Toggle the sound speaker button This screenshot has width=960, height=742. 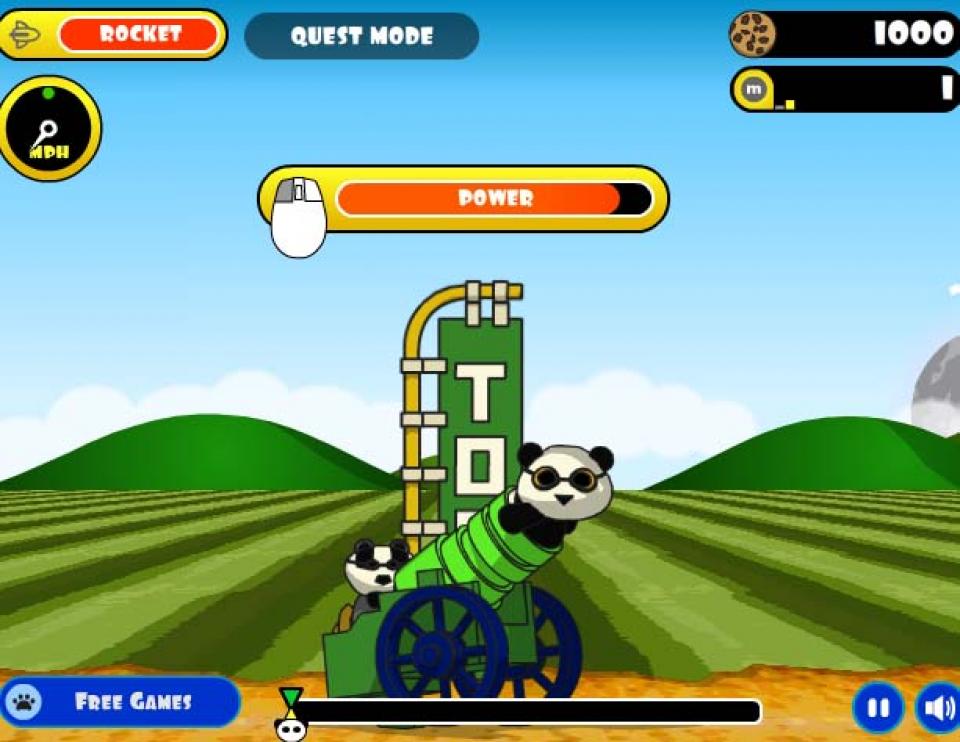pyautogui.click(x=938, y=708)
